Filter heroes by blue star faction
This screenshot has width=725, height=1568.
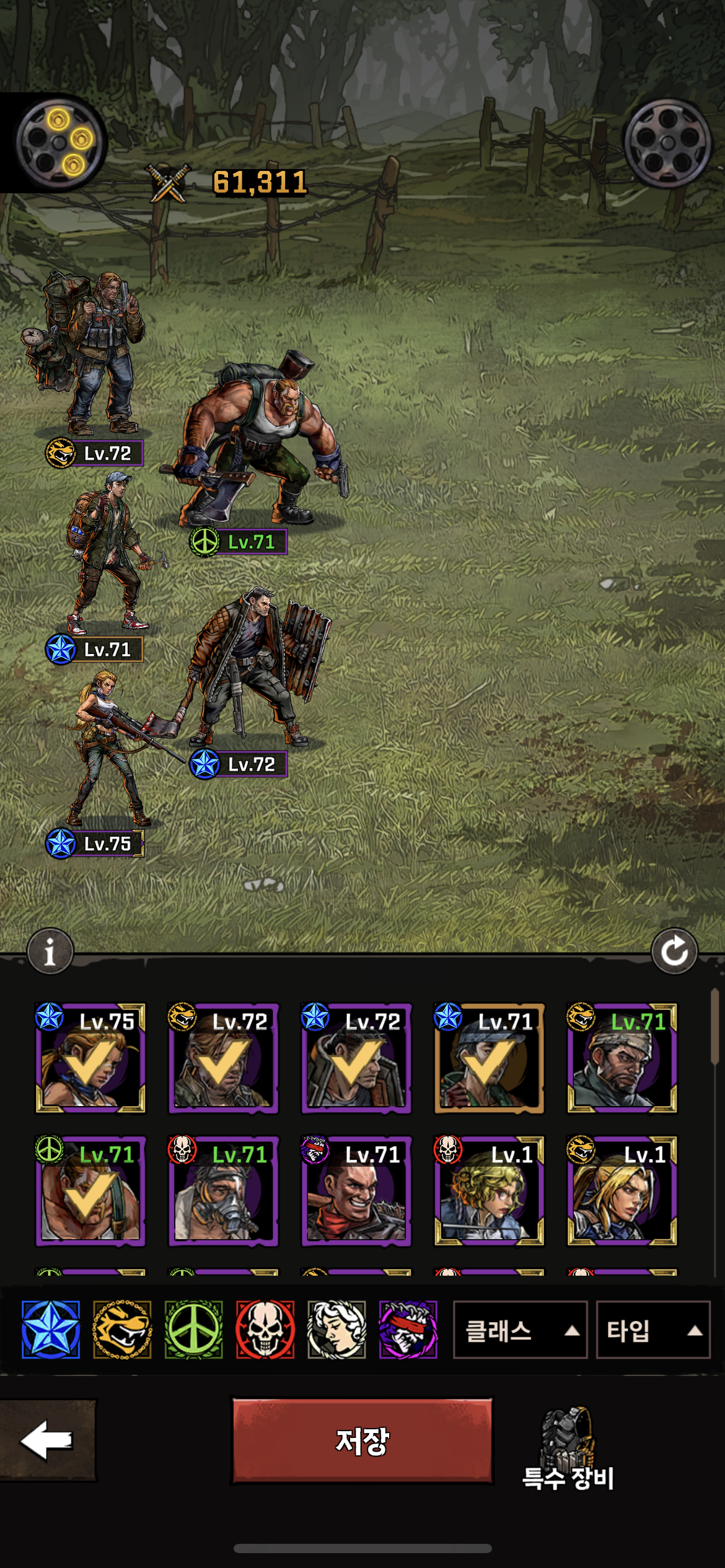51,1330
